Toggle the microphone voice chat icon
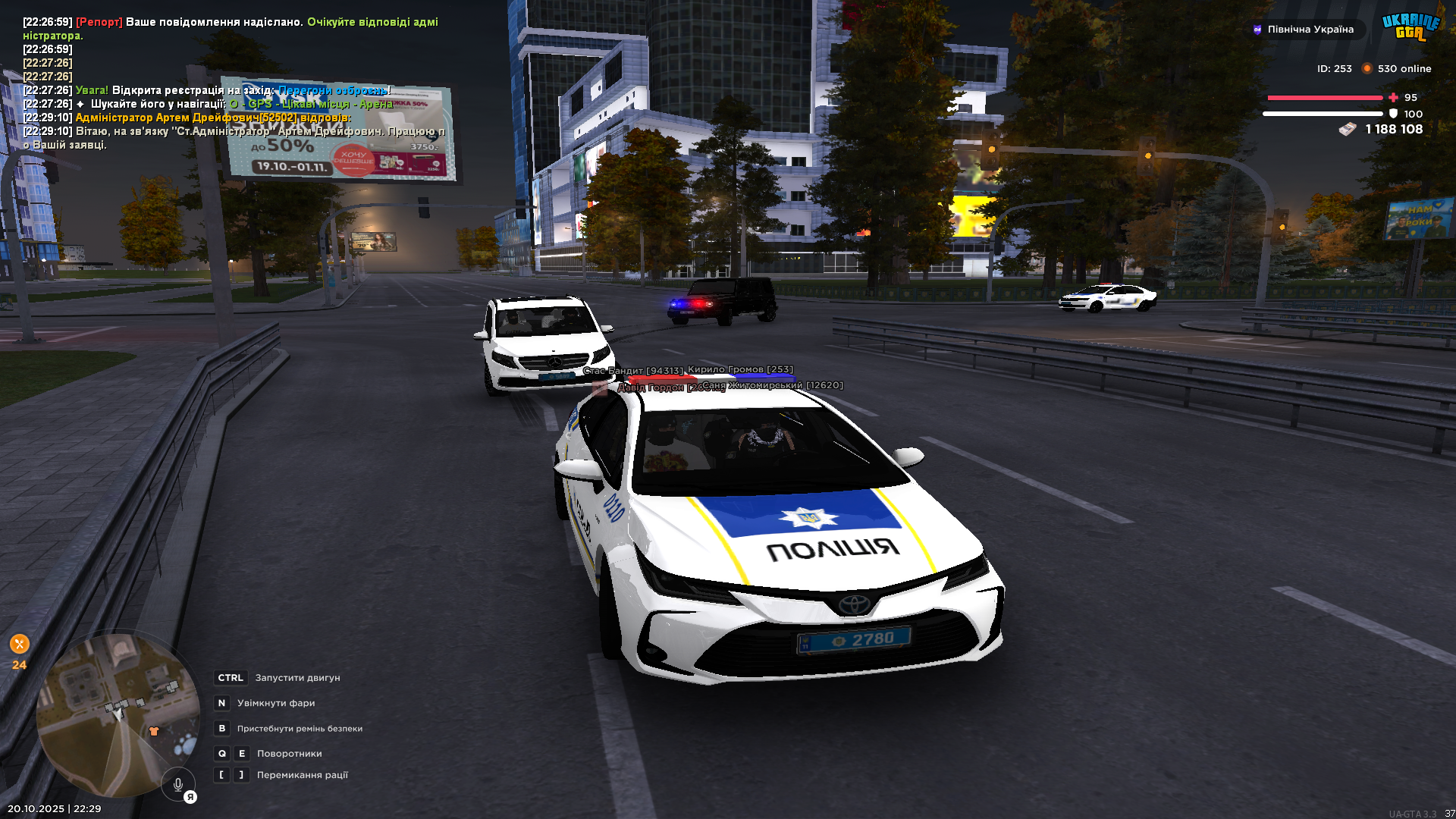The width and height of the screenshot is (1456, 819). (178, 785)
